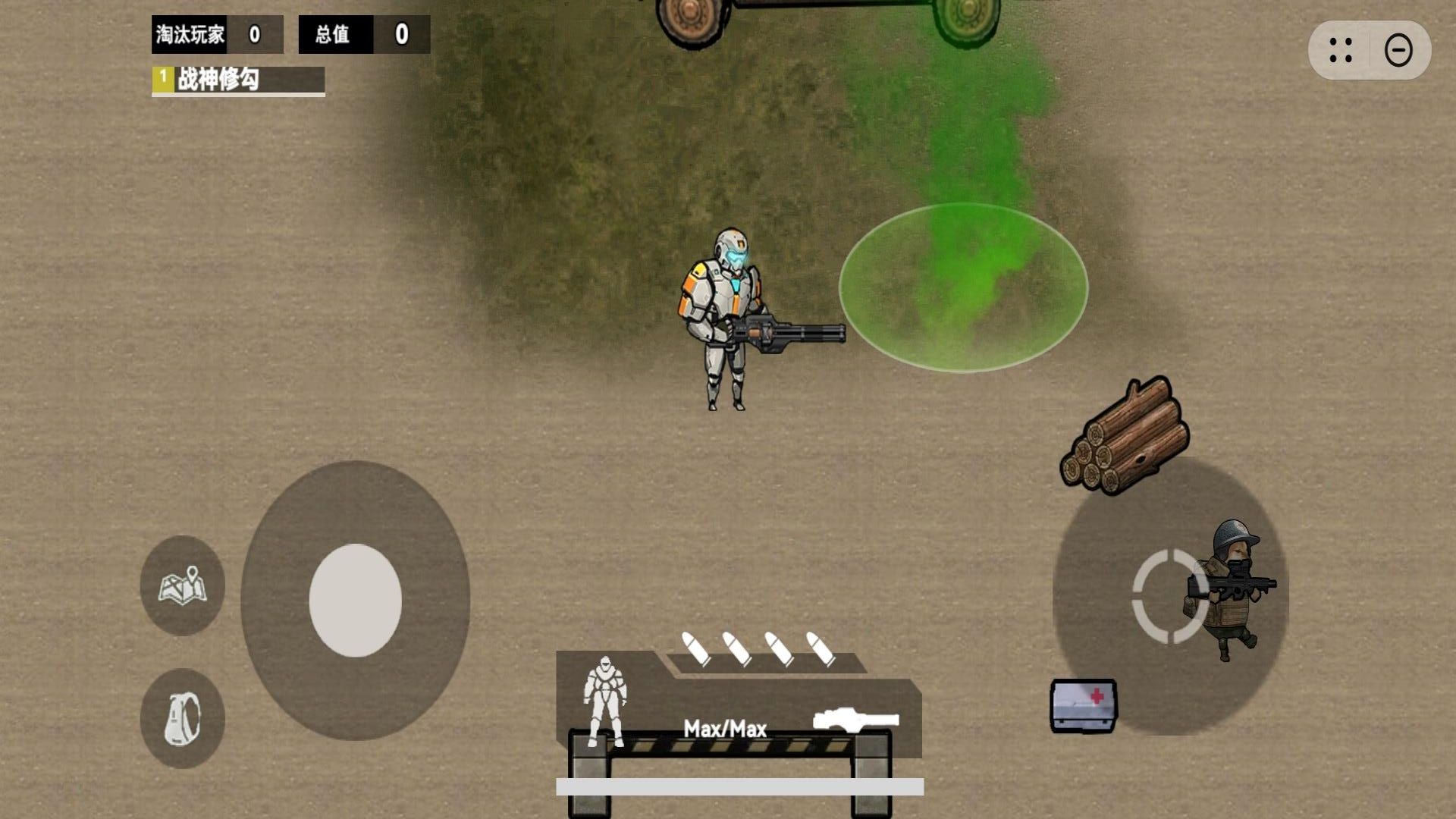Open the backpack inventory
This screenshot has height=819, width=1456.
(x=182, y=718)
